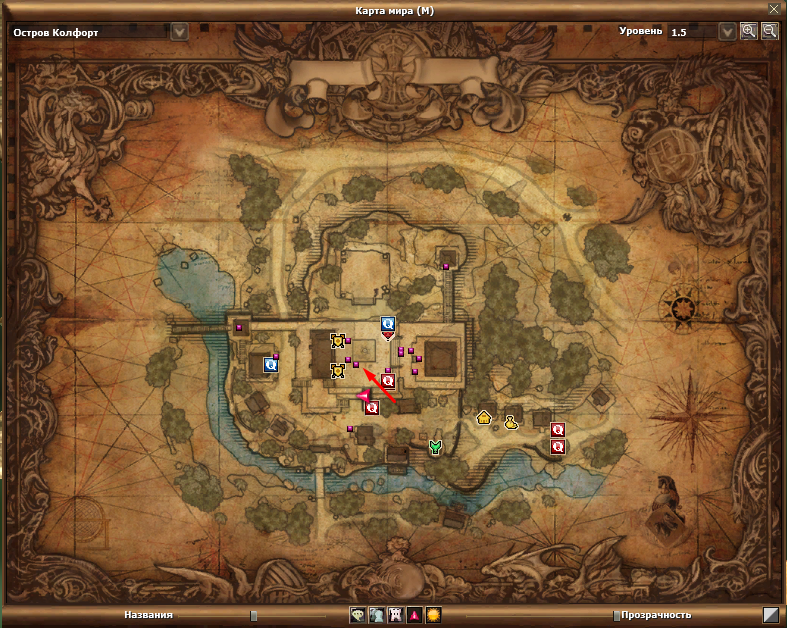Open the Уровень level dropdown
The width and height of the screenshot is (787, 628).
pos(727,31)
